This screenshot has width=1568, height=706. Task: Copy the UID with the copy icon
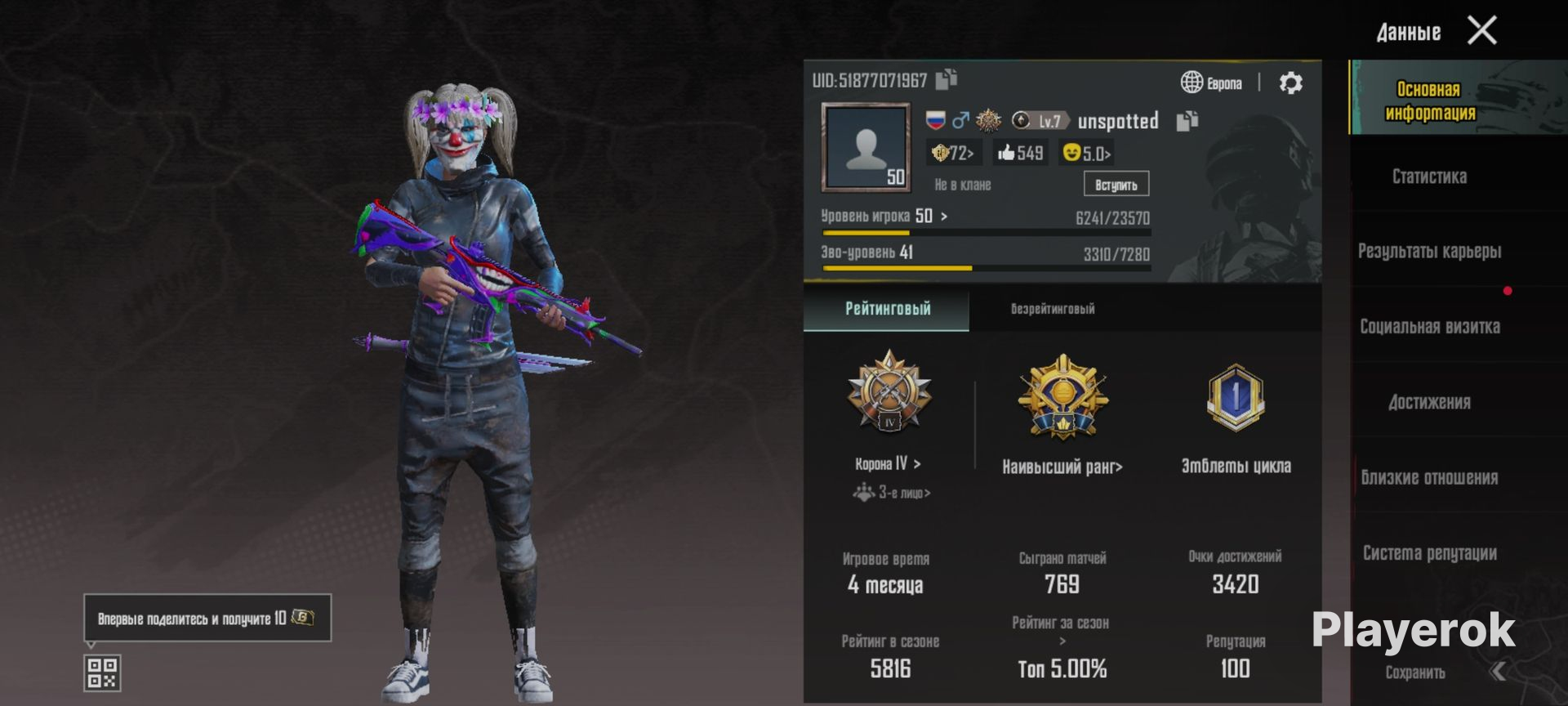[x=947, y=79]
